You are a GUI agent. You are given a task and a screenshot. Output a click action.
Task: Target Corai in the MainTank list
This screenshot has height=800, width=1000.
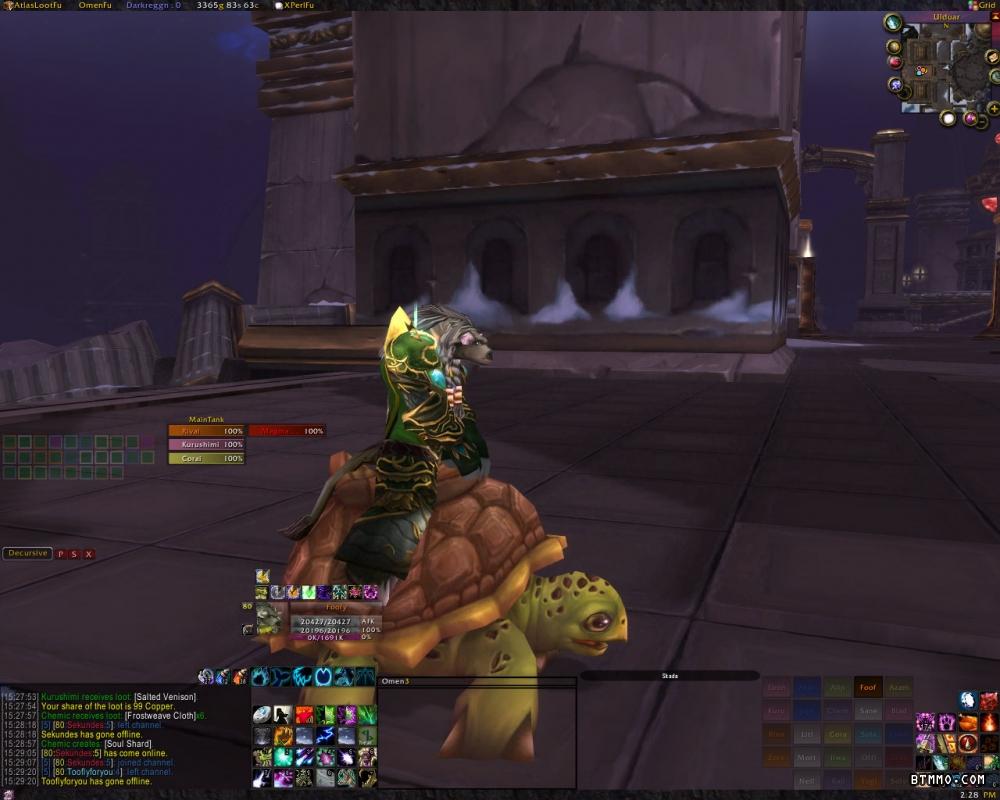pos(206,458)
